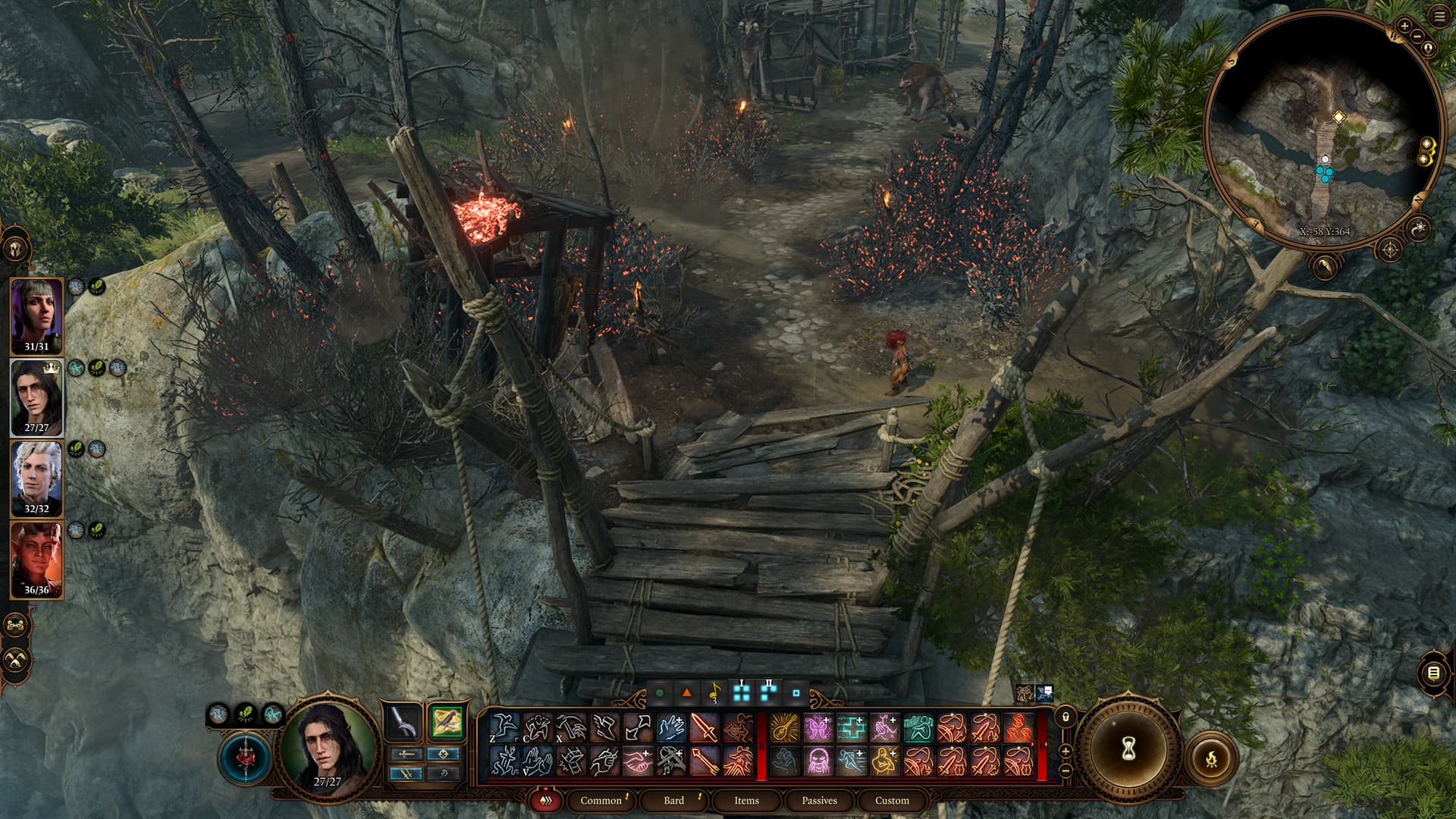Select the 31/31 HP party member portrait
Image resolution: width=1456 pixels, height=819 pixels.
point(36,315)
